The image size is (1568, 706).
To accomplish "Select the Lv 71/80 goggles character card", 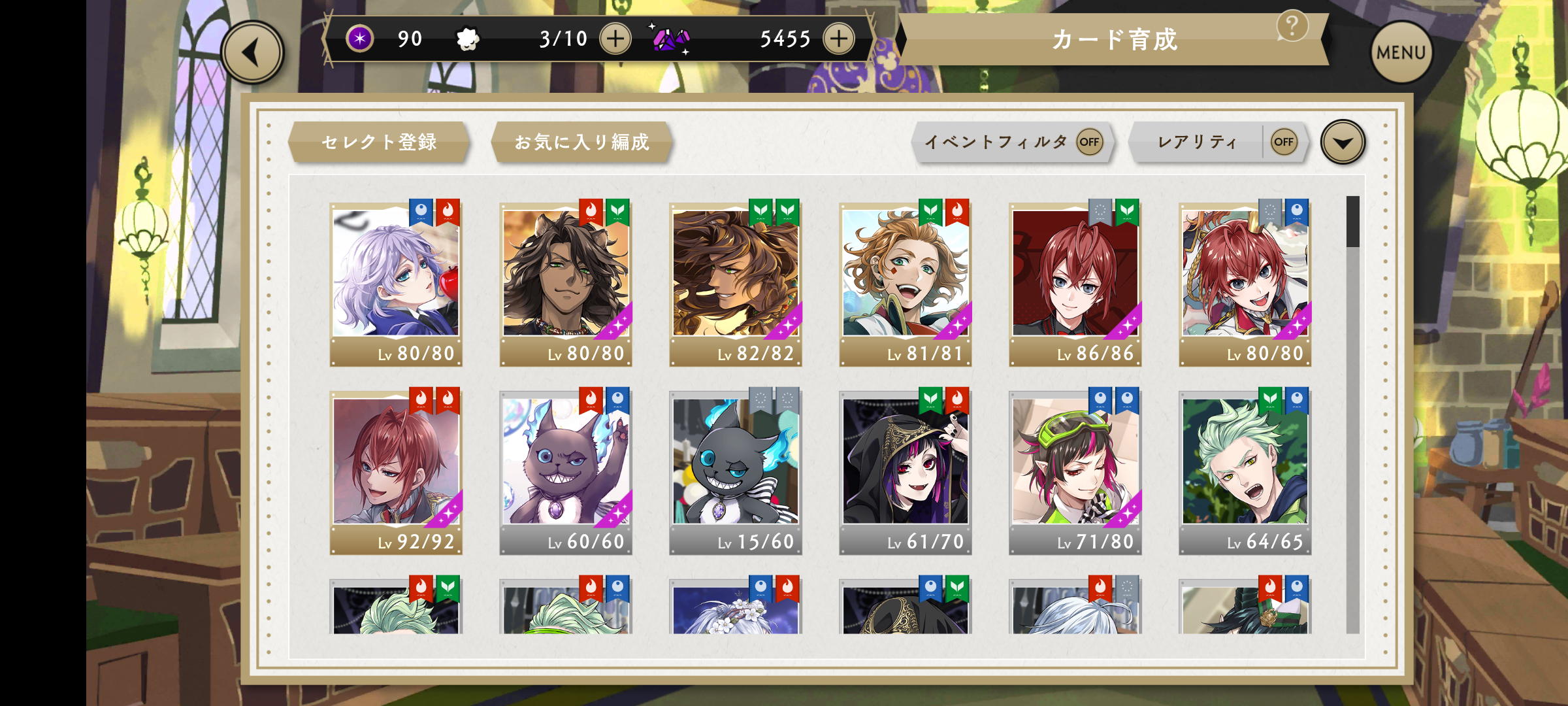I will [x=1075, y=471].
